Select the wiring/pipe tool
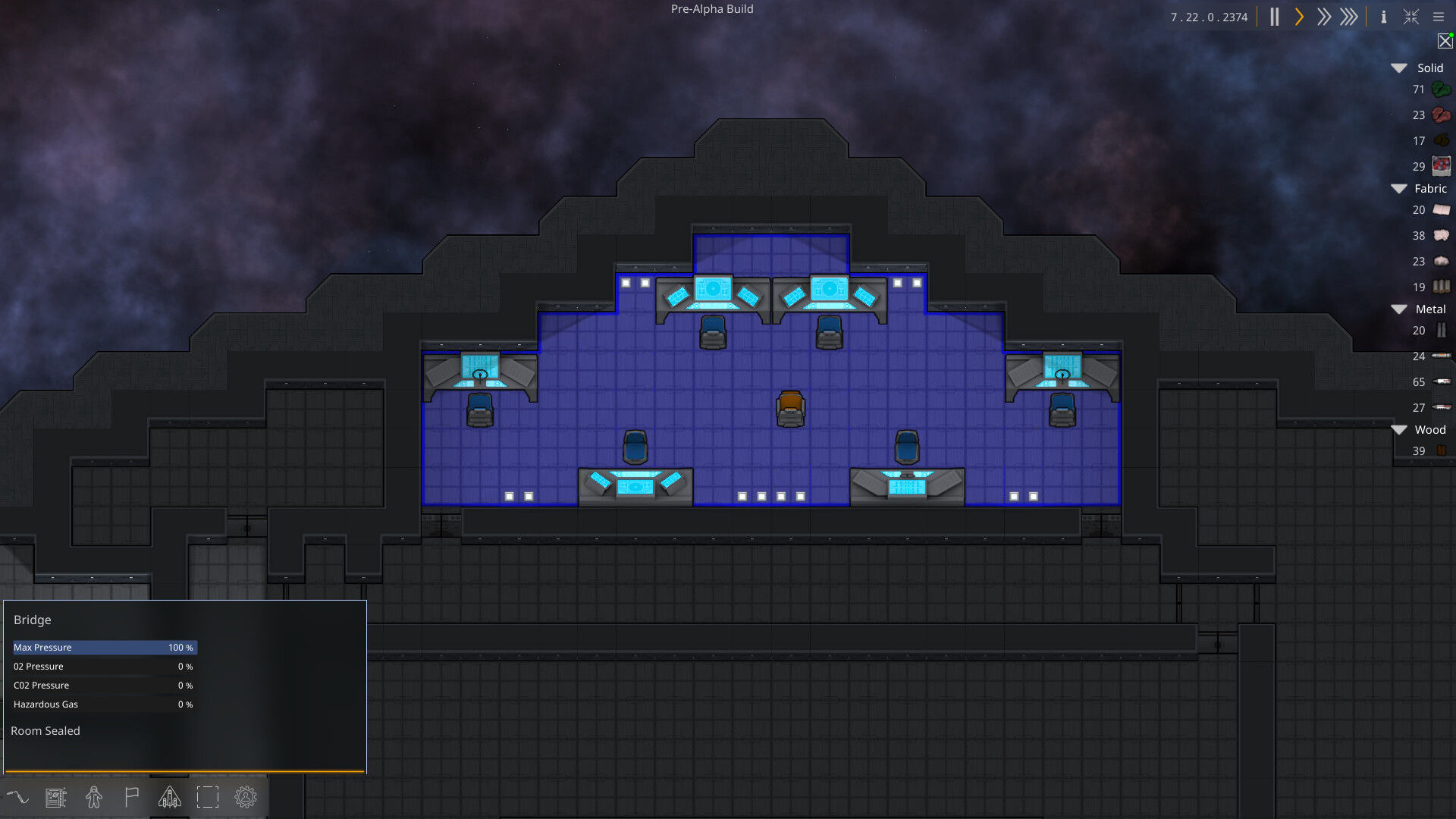The width and height of the screenshot is (1456, 819). point(18,797)
